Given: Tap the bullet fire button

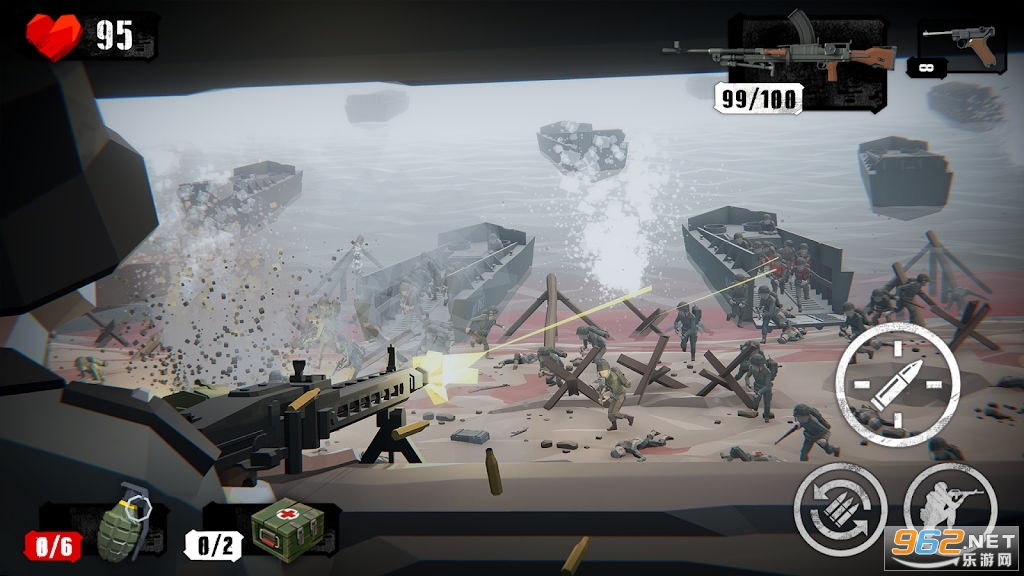Looking at the screenshot, I should (897, 385).
